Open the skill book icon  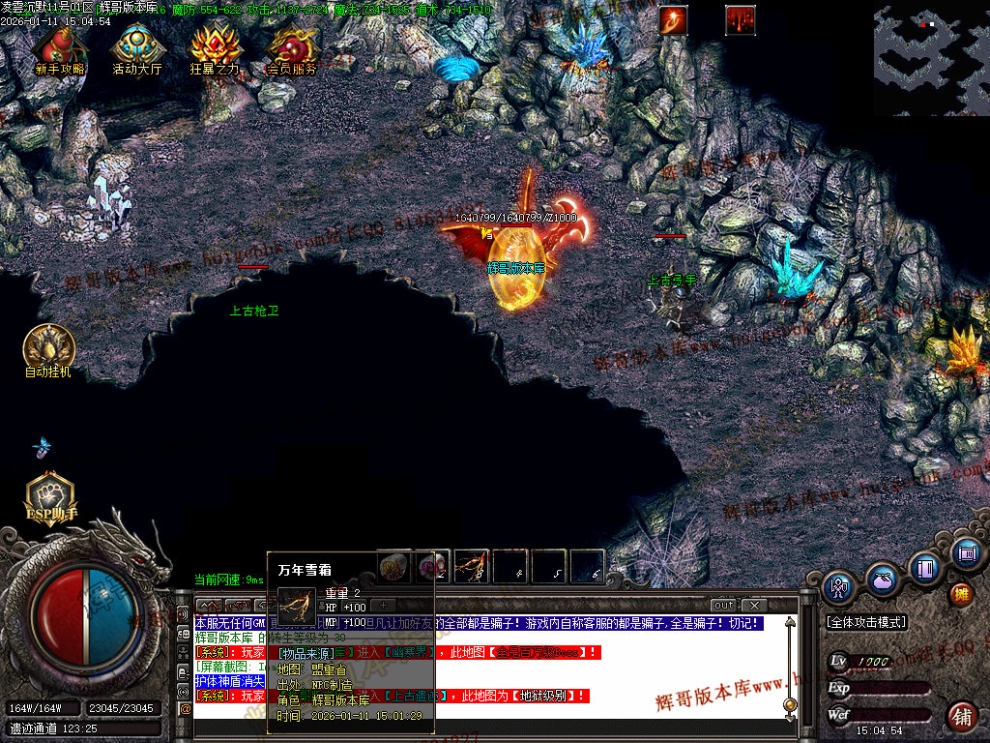click(x=925, y=567)
